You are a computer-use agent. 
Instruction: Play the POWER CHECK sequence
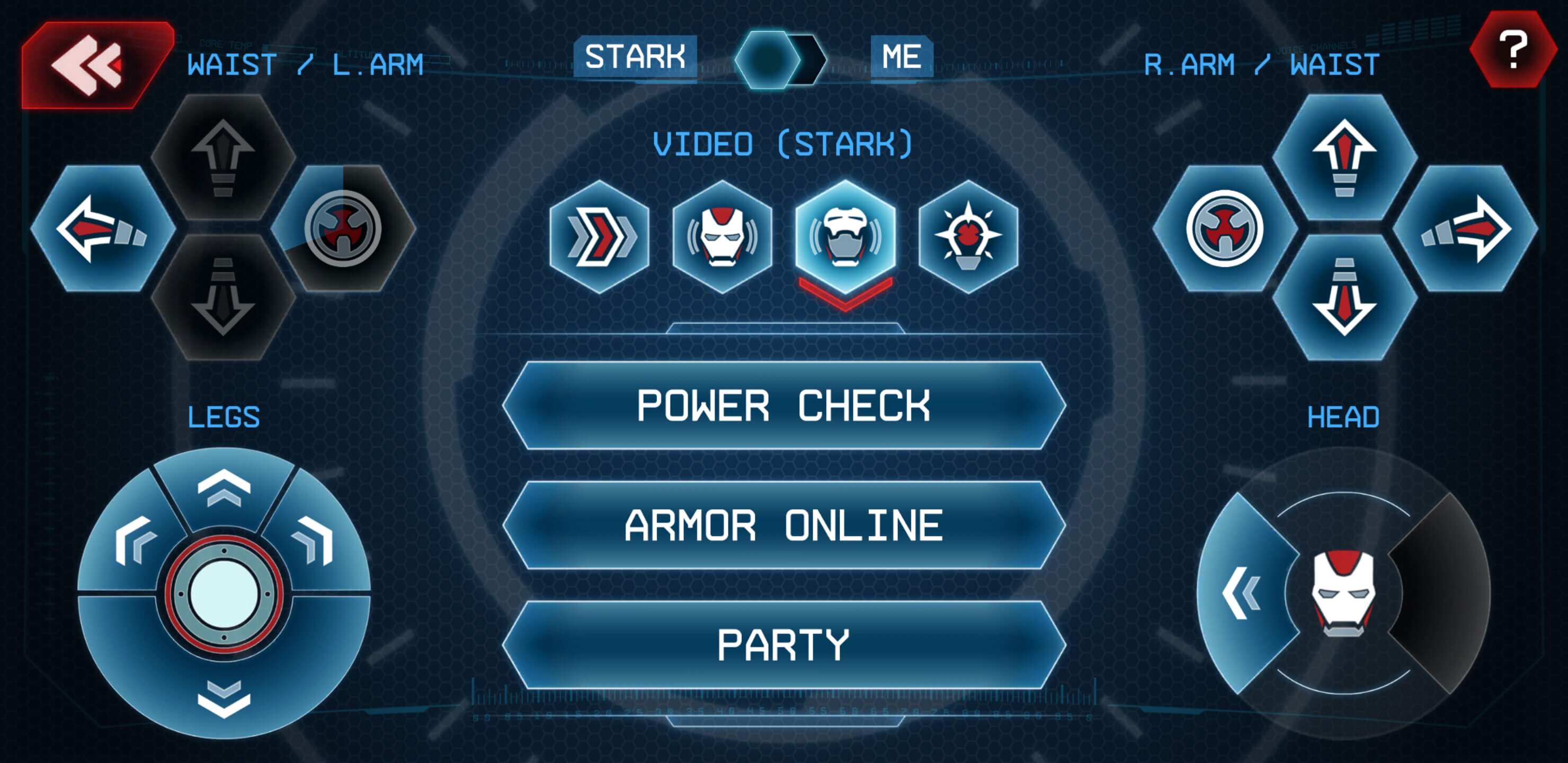tap(783, 405)
